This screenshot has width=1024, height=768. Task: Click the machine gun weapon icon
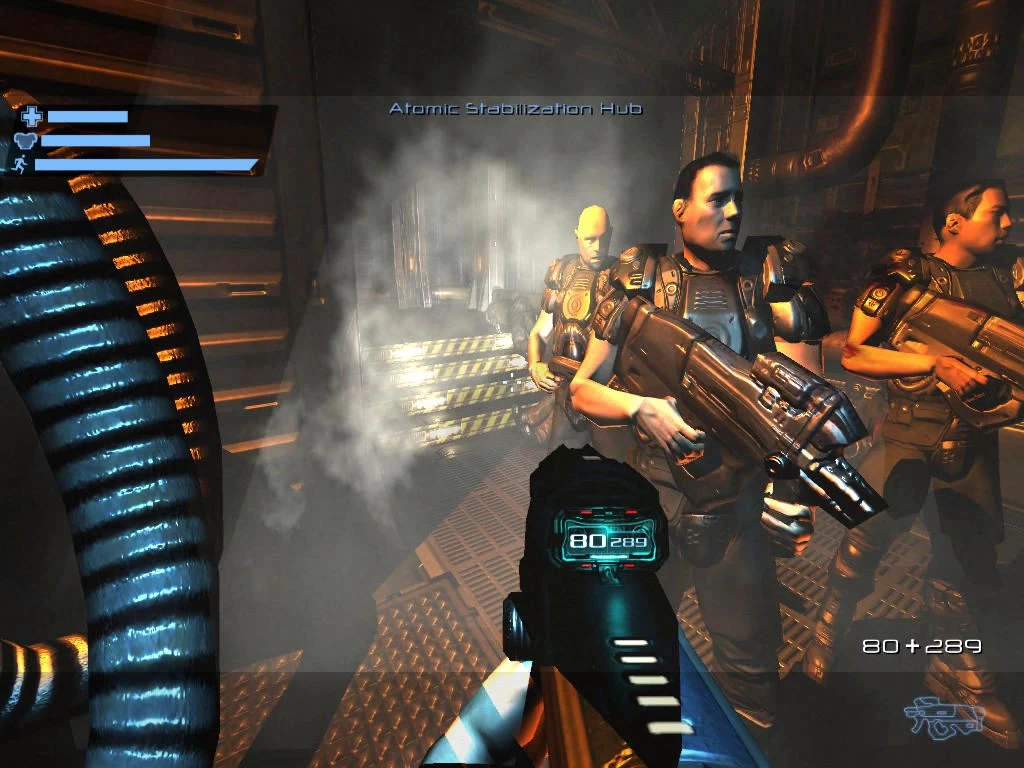[944, 715]
